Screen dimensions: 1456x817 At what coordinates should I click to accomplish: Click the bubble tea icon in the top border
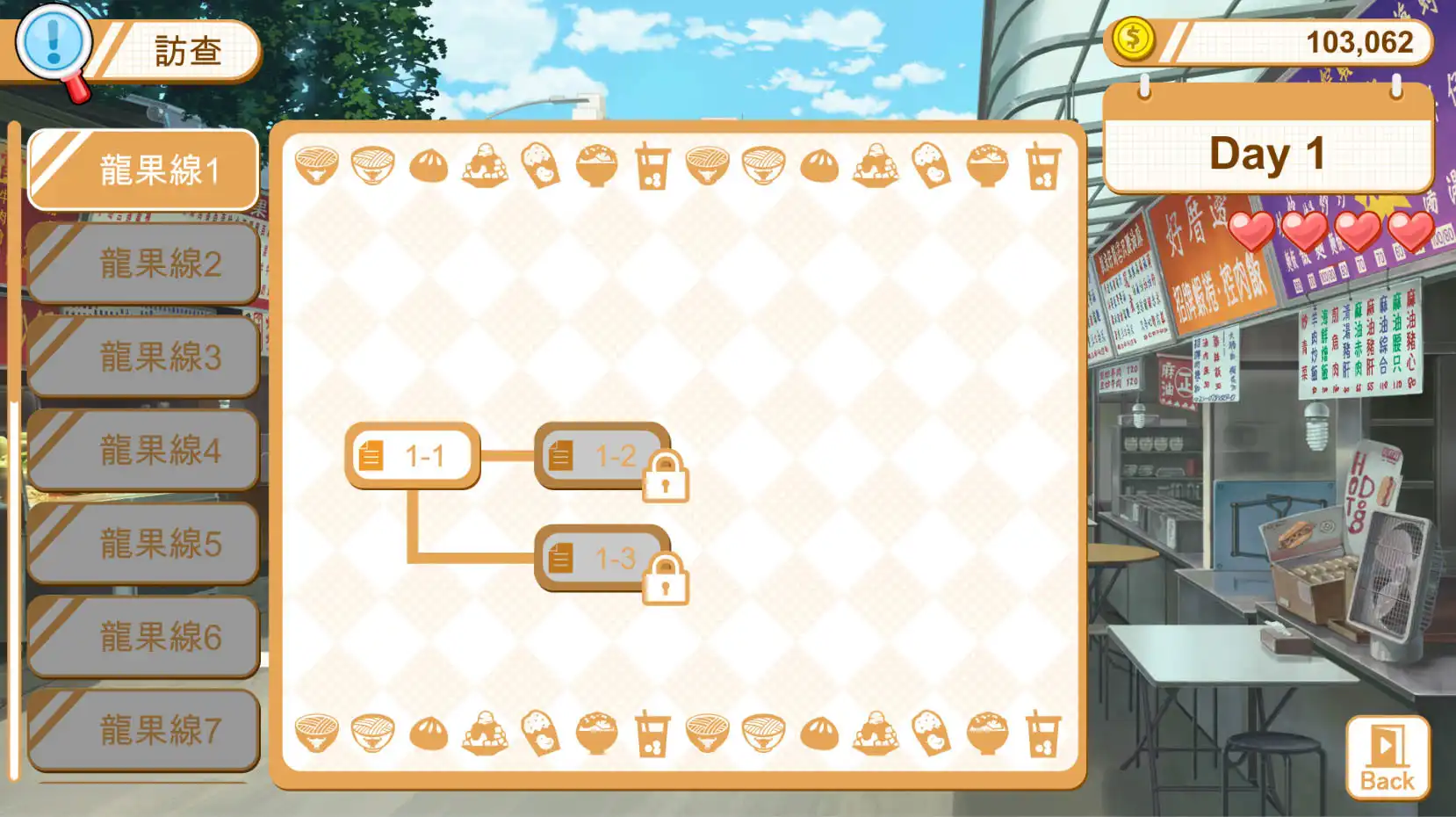(654, 167)
